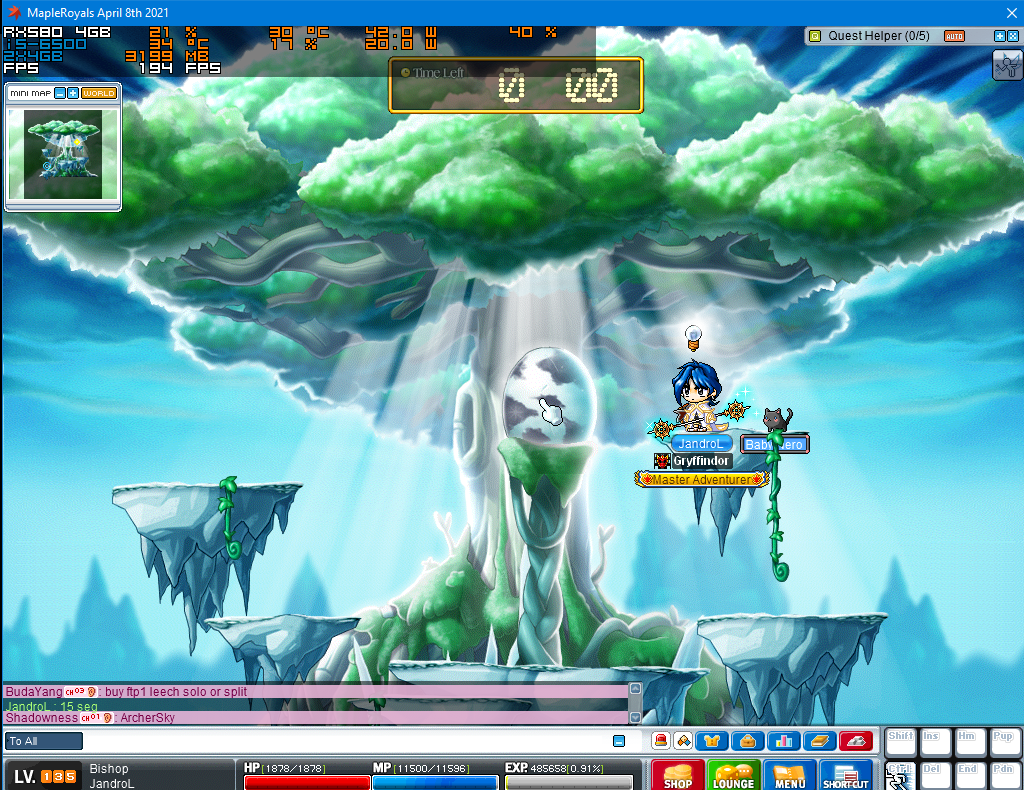Close the MapleRoyals window
Viewport: 1024px width, 790px height.
click(1008, 12)
